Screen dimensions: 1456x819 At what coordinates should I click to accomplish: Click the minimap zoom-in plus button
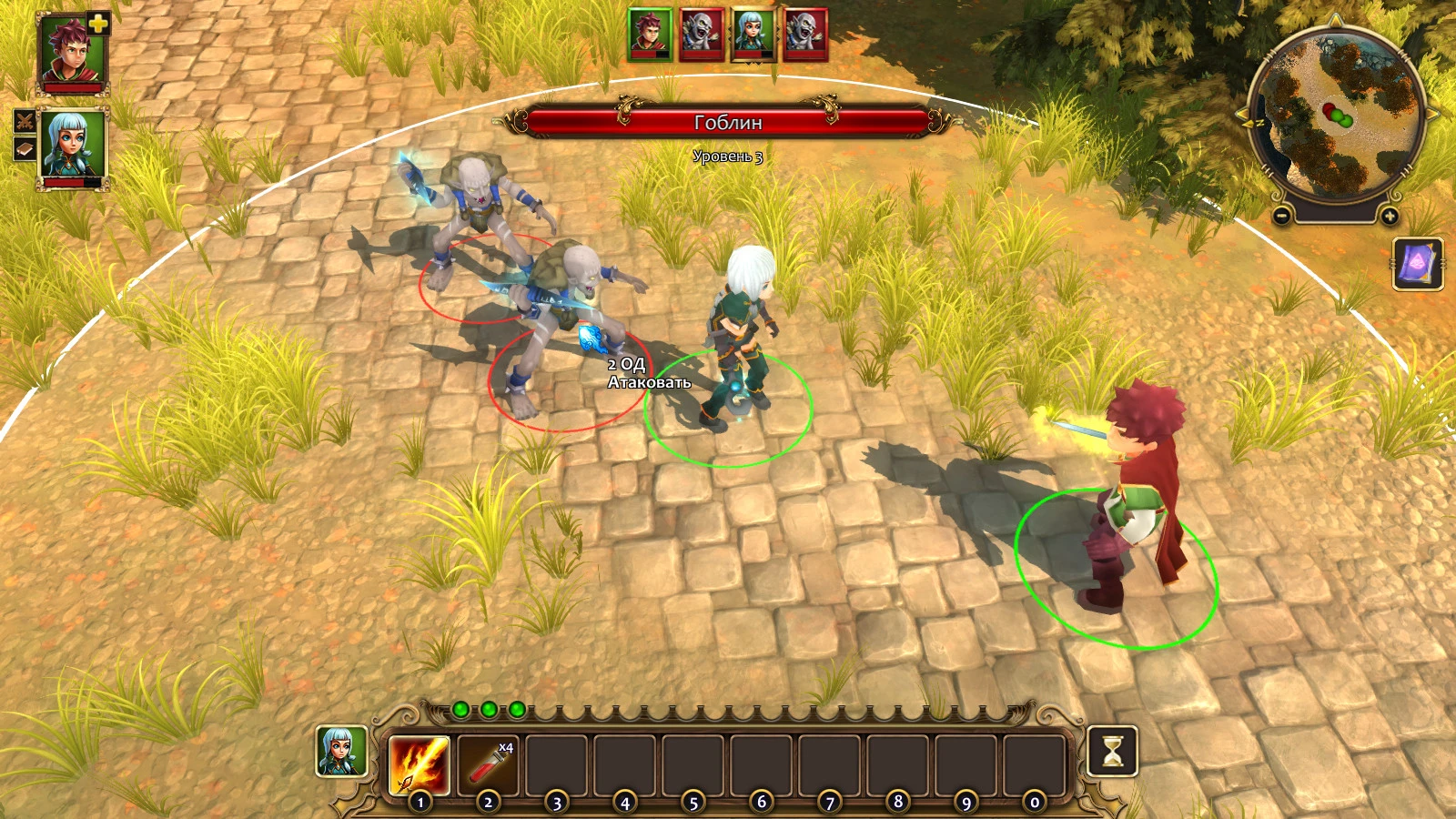click(x=1389, y=217)
